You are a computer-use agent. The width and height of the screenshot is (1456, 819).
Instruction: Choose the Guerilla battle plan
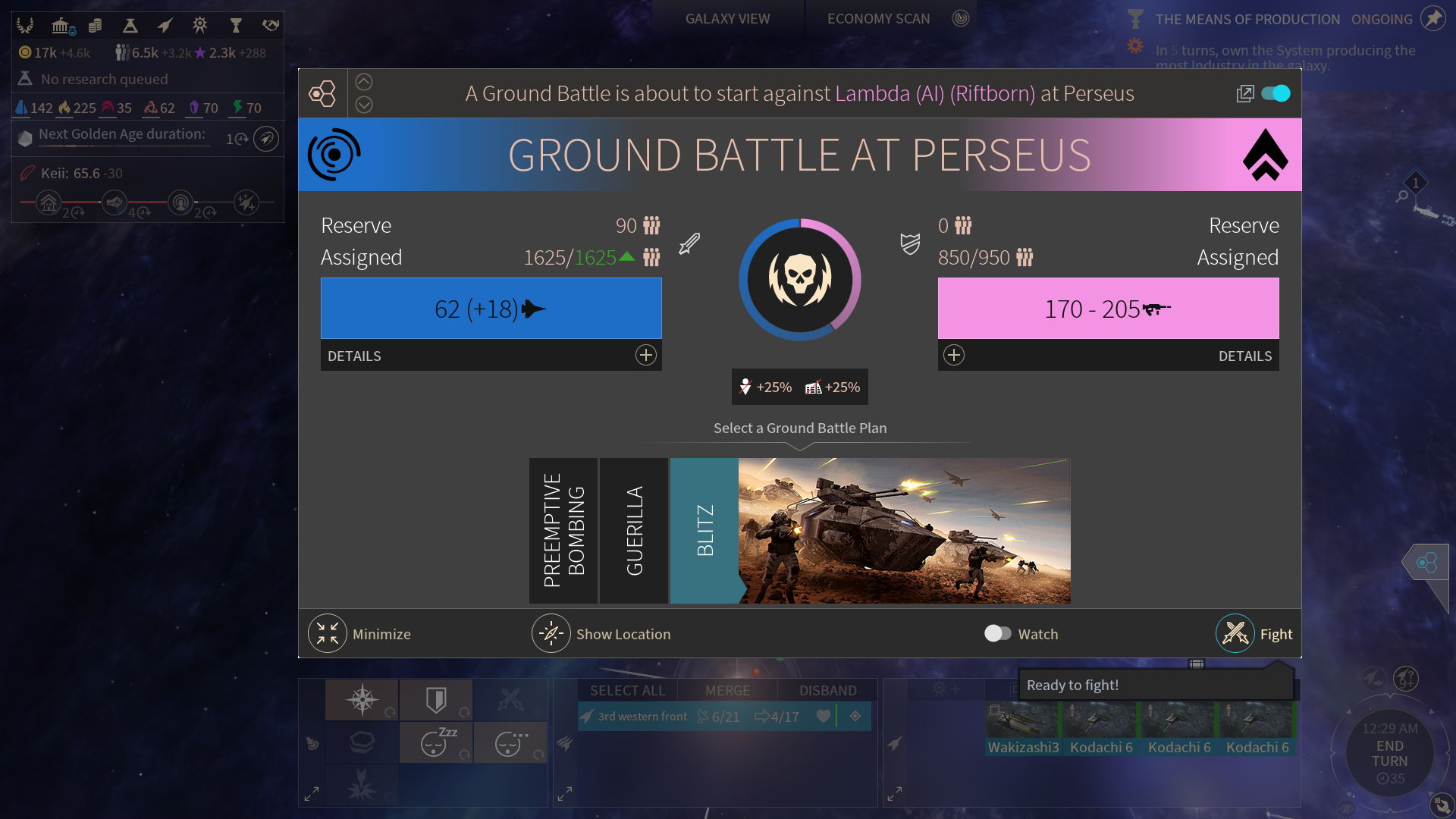point(634,531)
